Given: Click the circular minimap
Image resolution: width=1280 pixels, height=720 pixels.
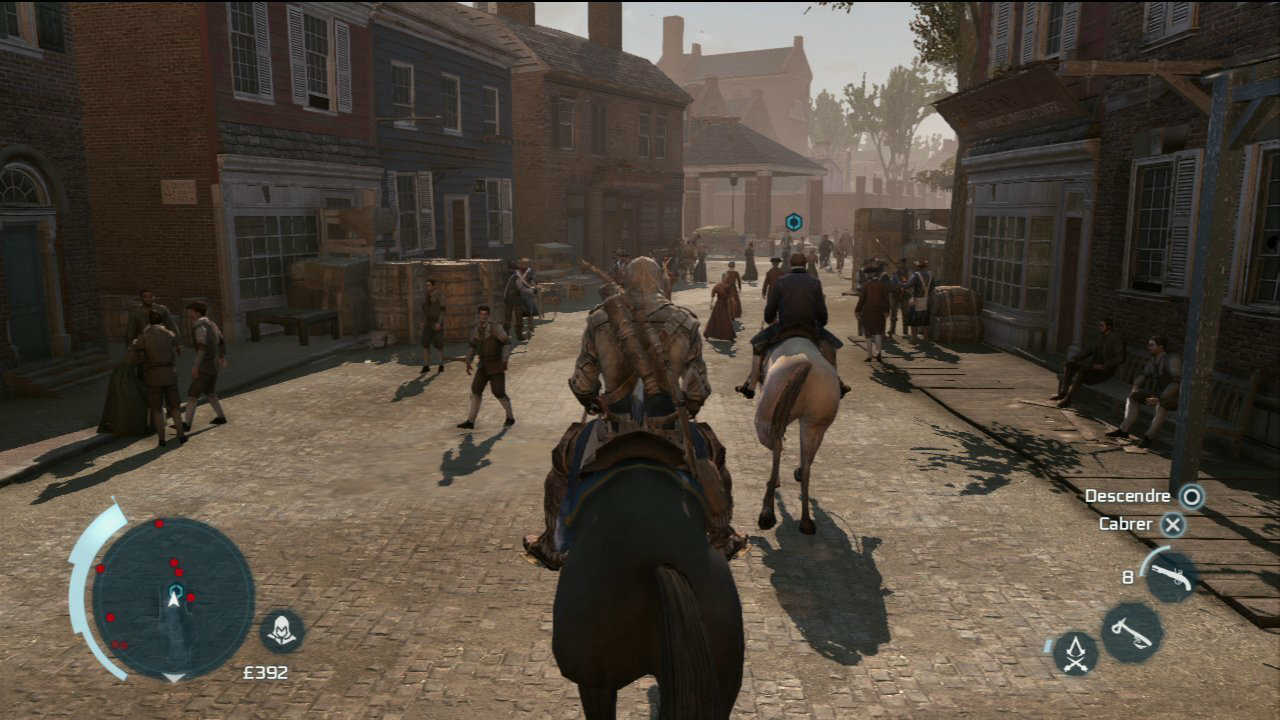Looking at the screenshot, I should (x=174, y=598).
